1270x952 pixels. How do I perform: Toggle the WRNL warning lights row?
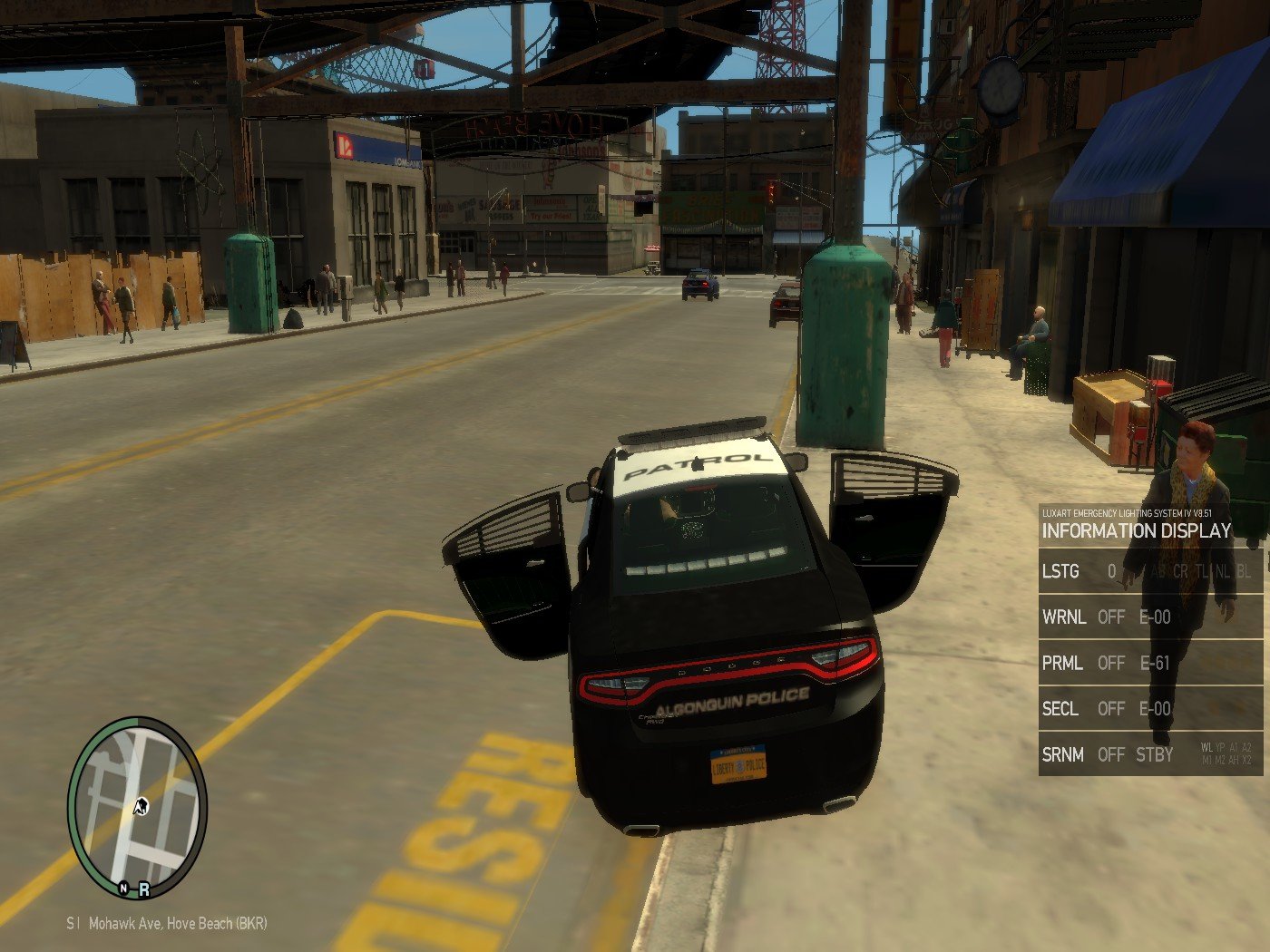(1149, 617)
